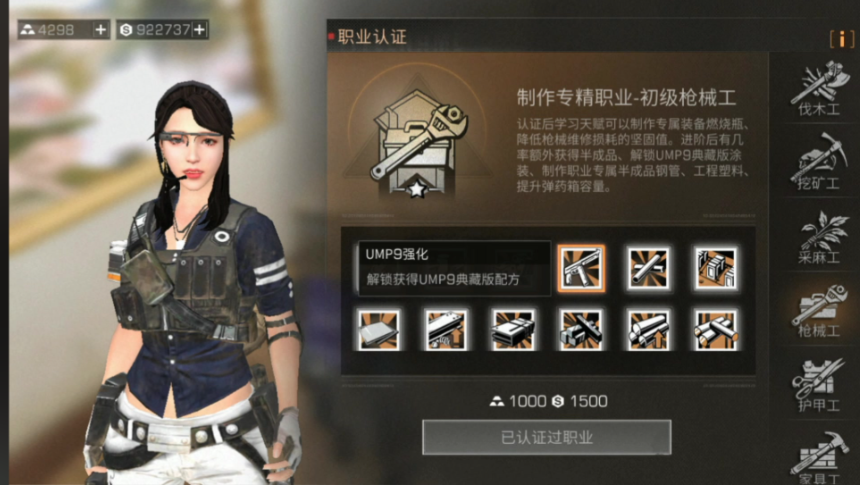Choose the crossed metal beams talent icon
The width and height of the screenshot is (860, 485).
click(581, 329)
